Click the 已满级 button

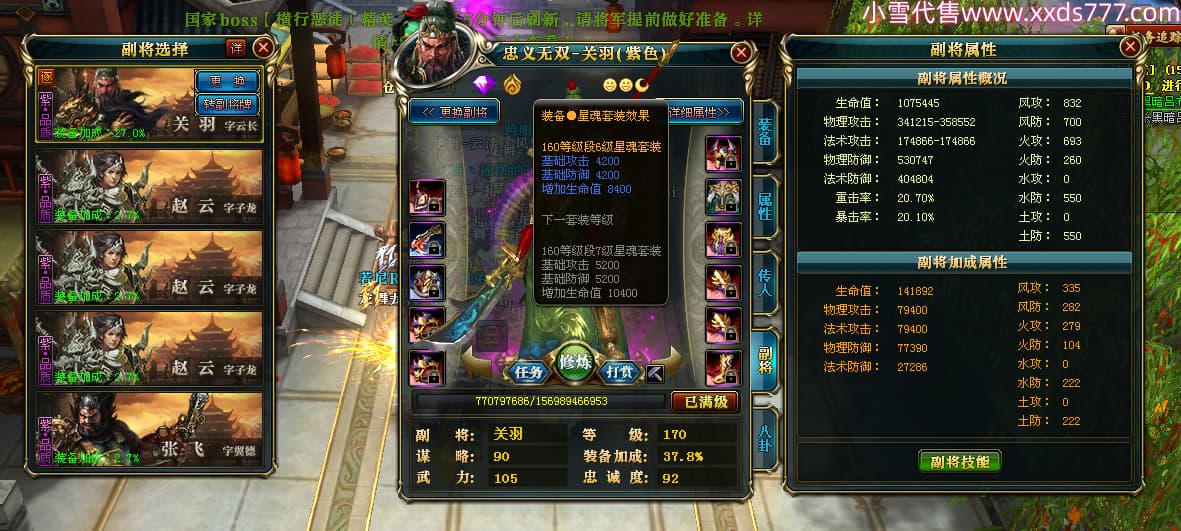coord(705,402)
